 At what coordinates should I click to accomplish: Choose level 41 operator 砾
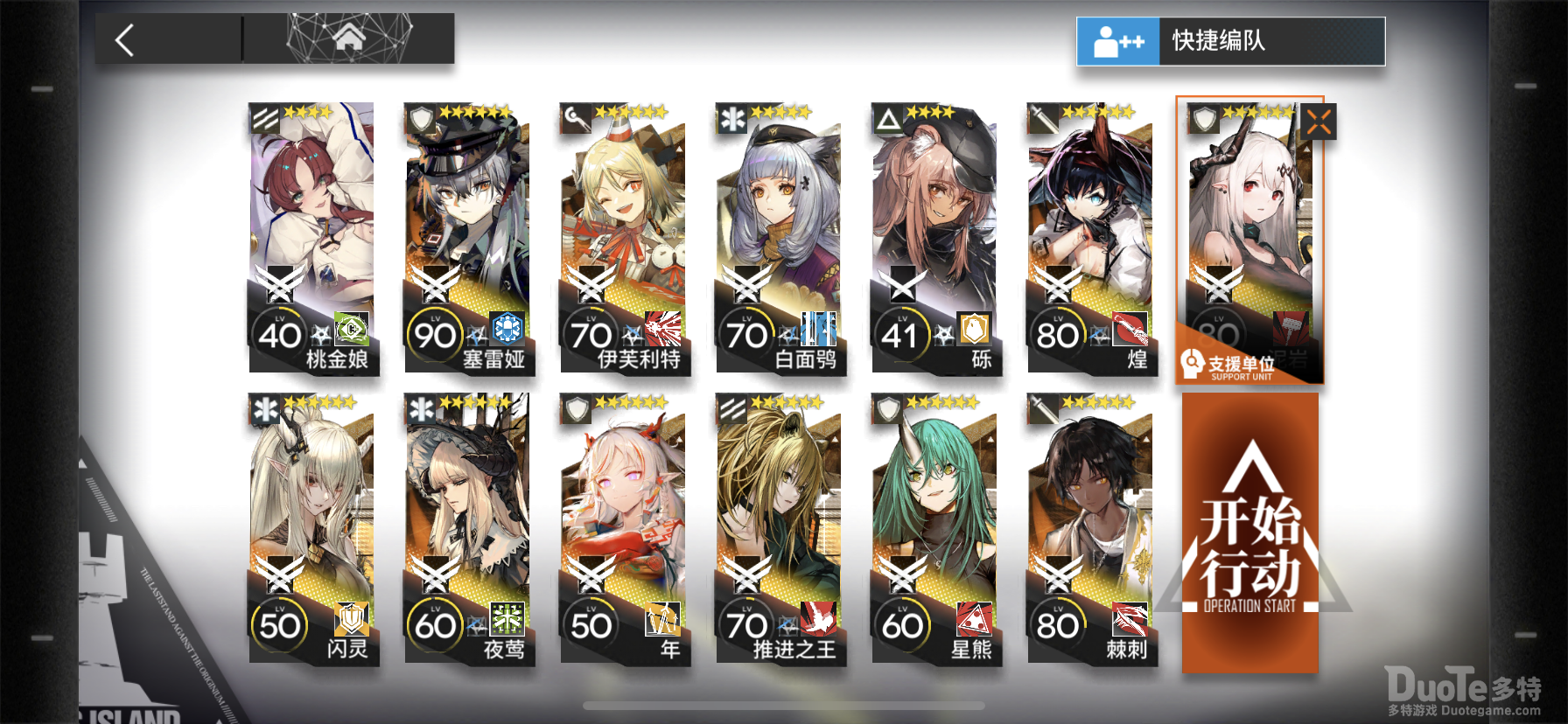coord(935,238)
